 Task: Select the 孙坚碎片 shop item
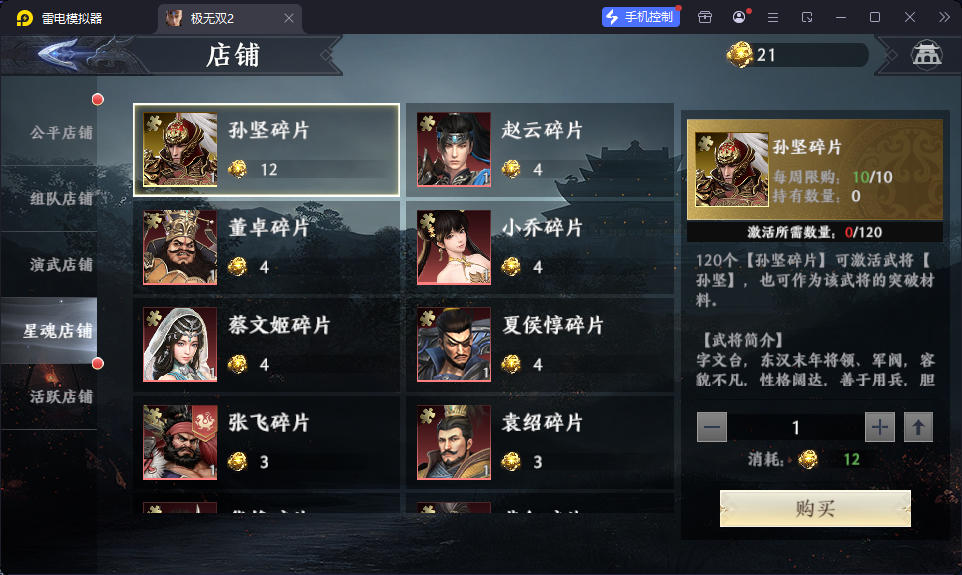click(x=266, y=150)
